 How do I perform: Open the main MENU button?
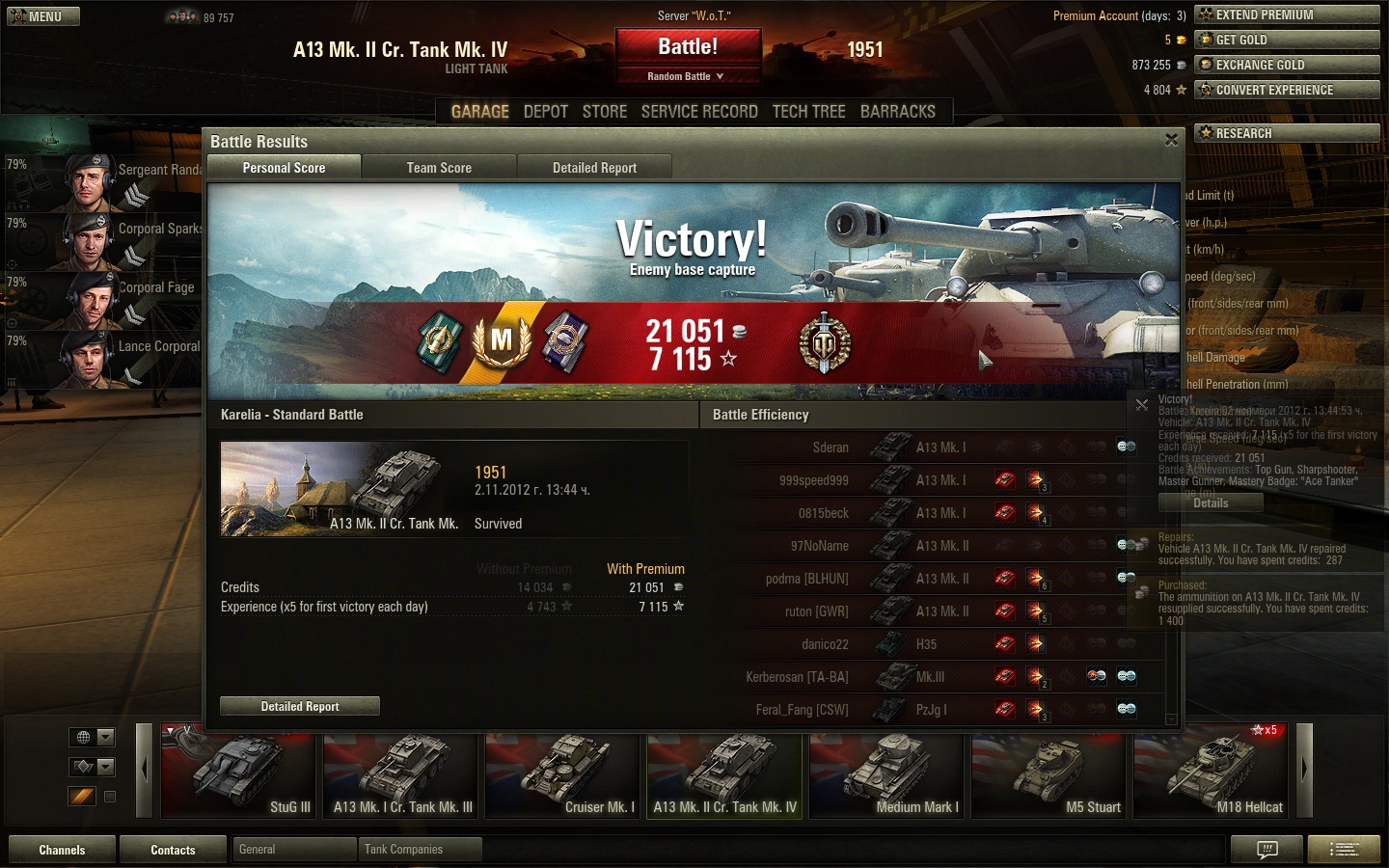(x=43, y=16)
